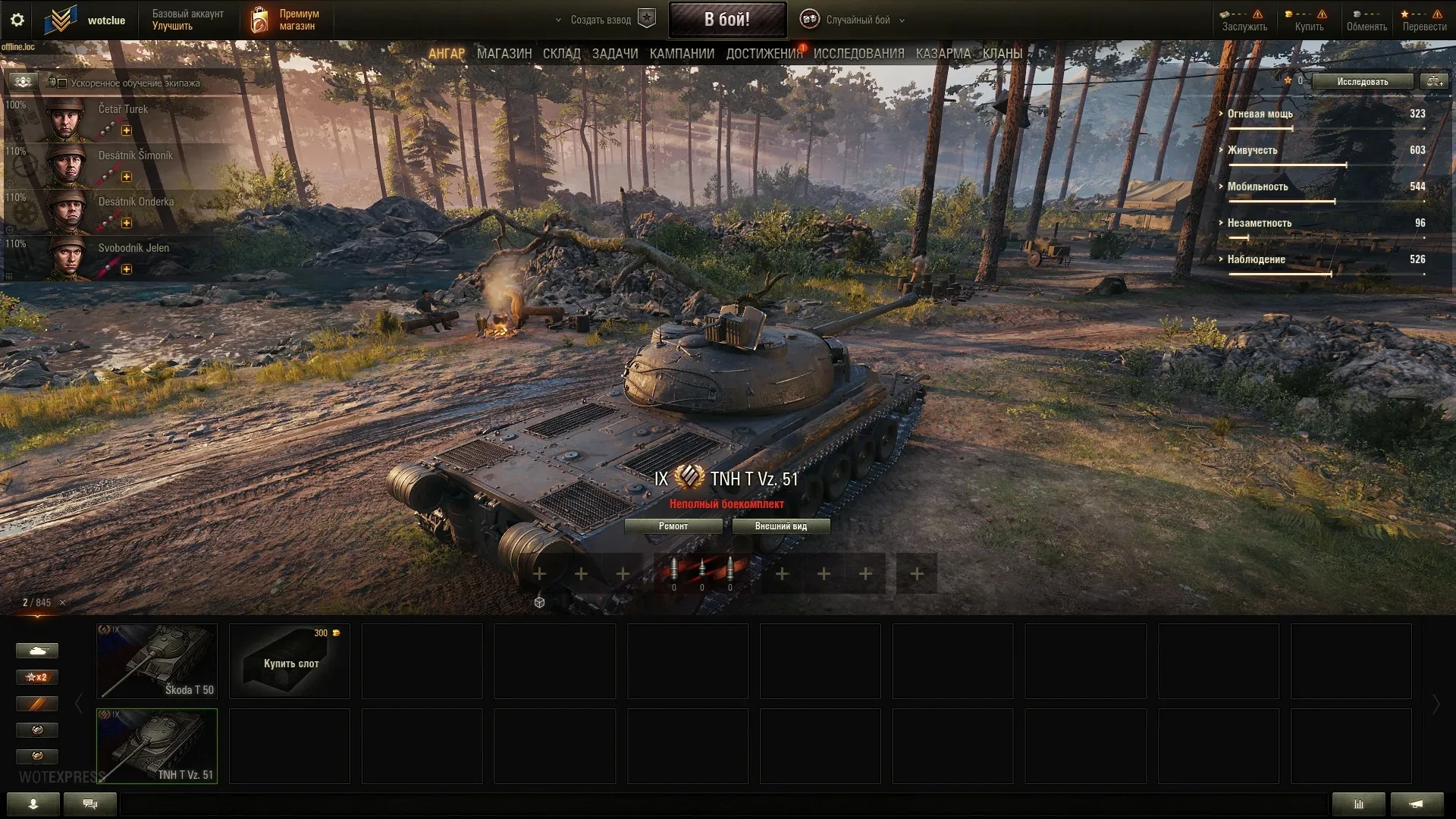Image resolution: width=1456 pixels, height=819 pixels.
Task: Select the Škoda T 50 tank in carousel
Action: 157,661
